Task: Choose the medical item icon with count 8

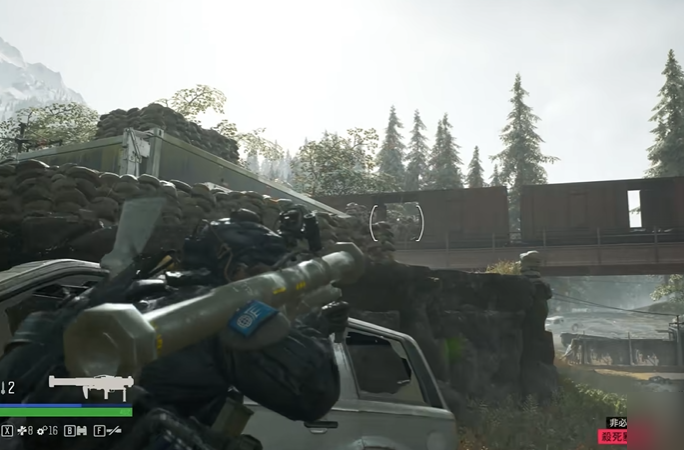Action: coord(21,430)
